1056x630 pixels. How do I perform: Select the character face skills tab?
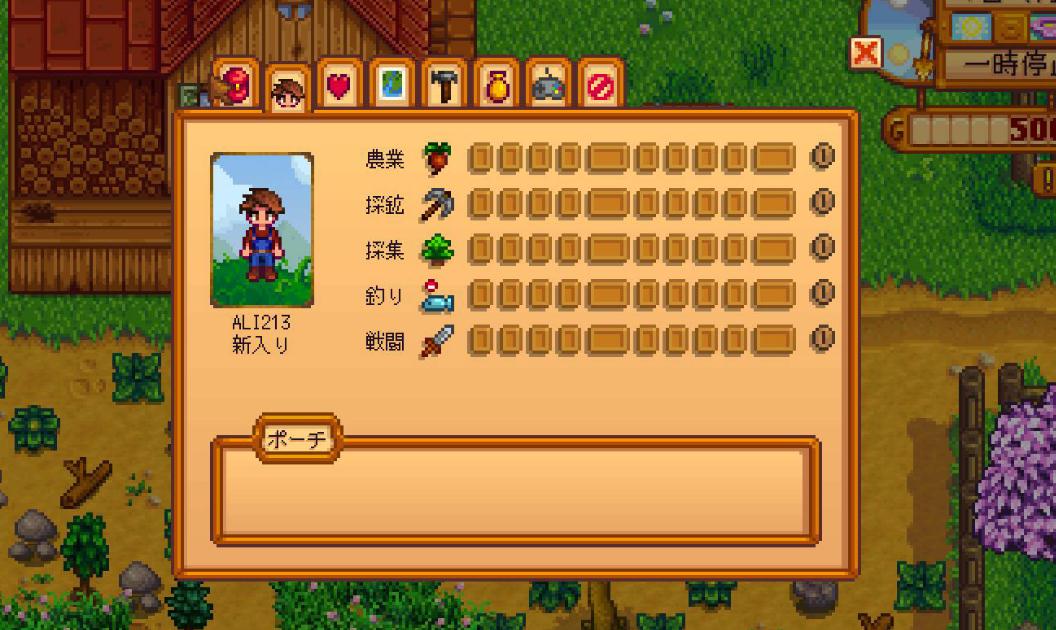point(288,92)
